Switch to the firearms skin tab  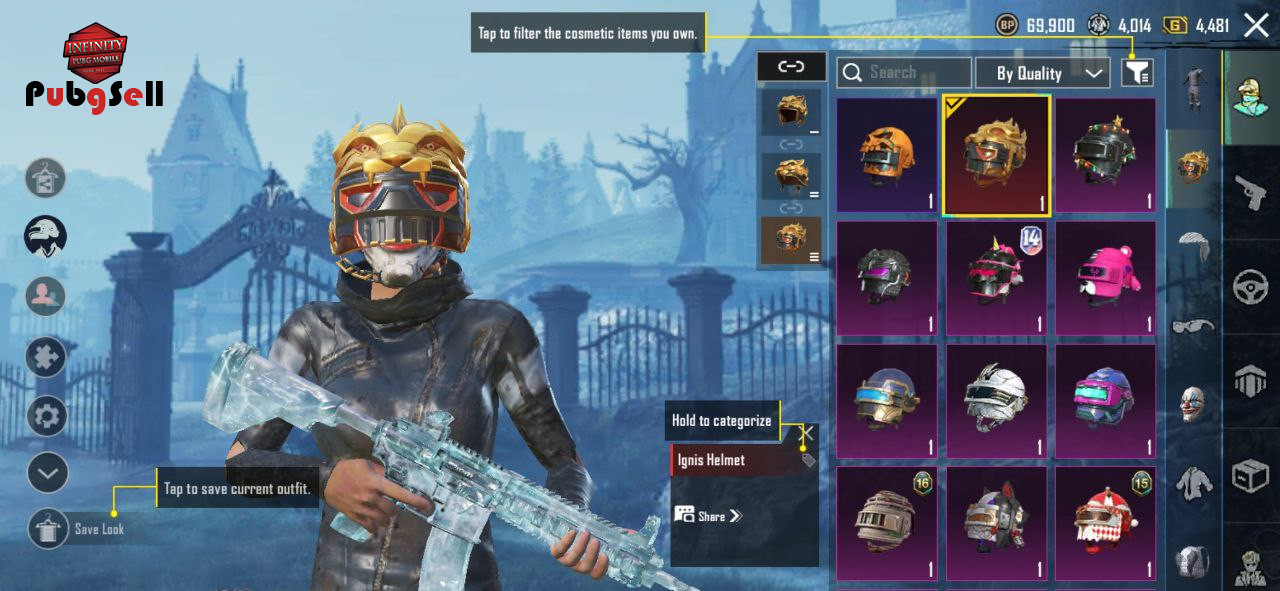[x=1251, y=193]
